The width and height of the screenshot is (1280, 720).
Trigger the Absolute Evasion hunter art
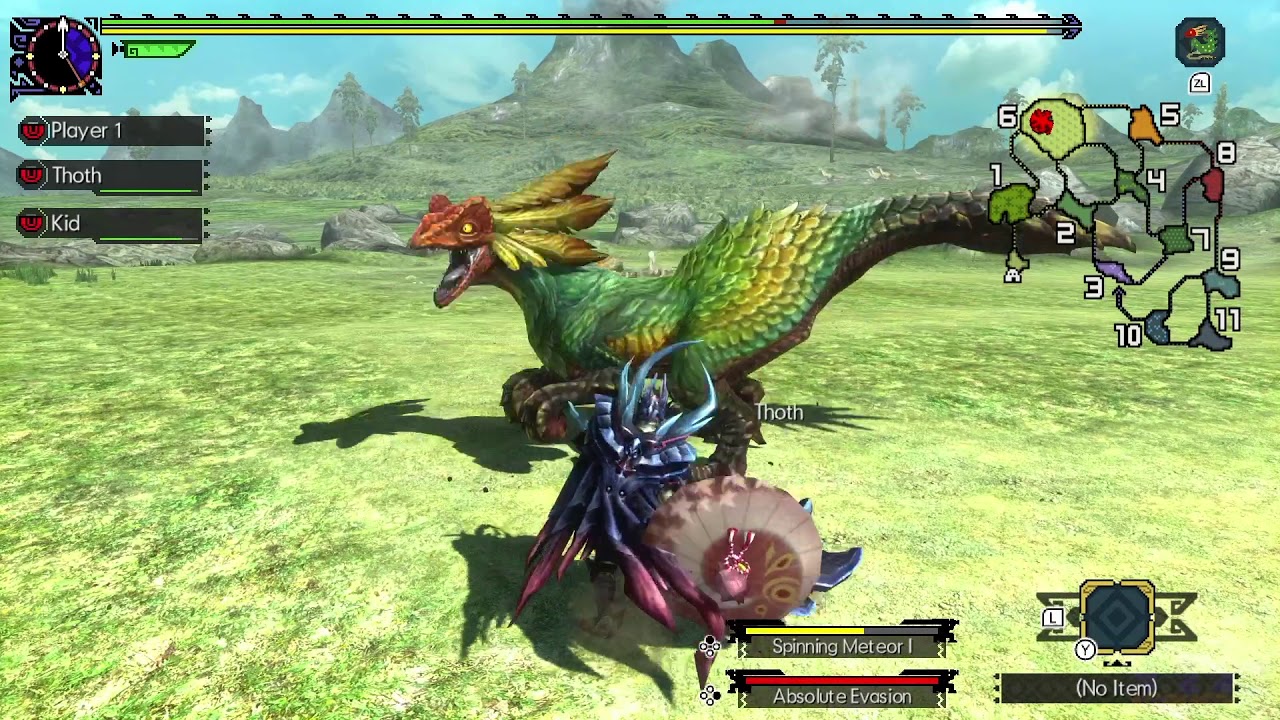(x=842, y=695)
